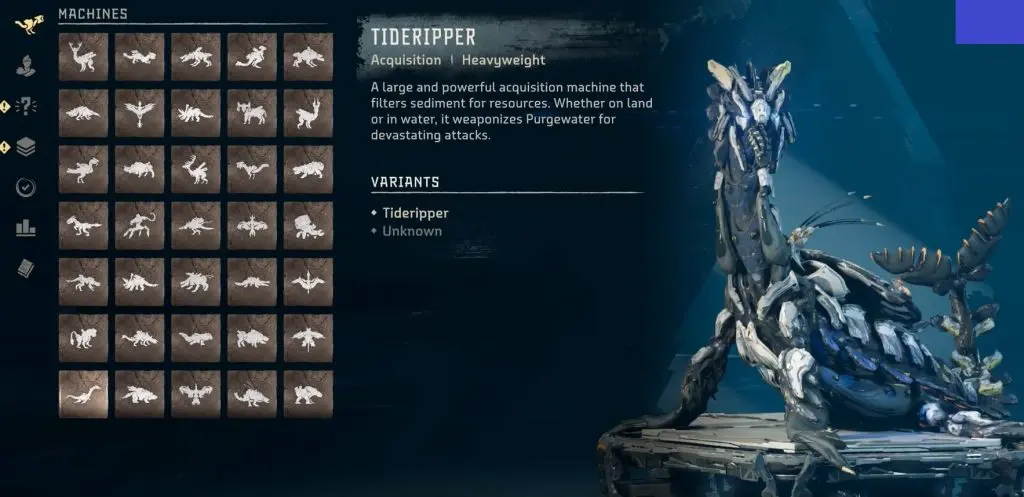Choose the Tideripper entry under Variants
Viewport: 1024px width, 497px height.
[x=415, y=213]
